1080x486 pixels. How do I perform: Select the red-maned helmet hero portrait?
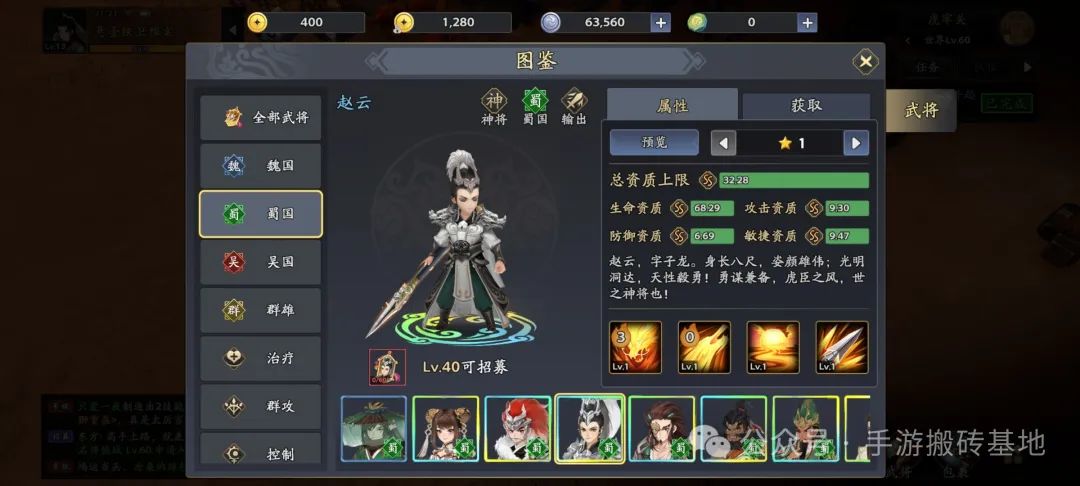pos(518,428)
